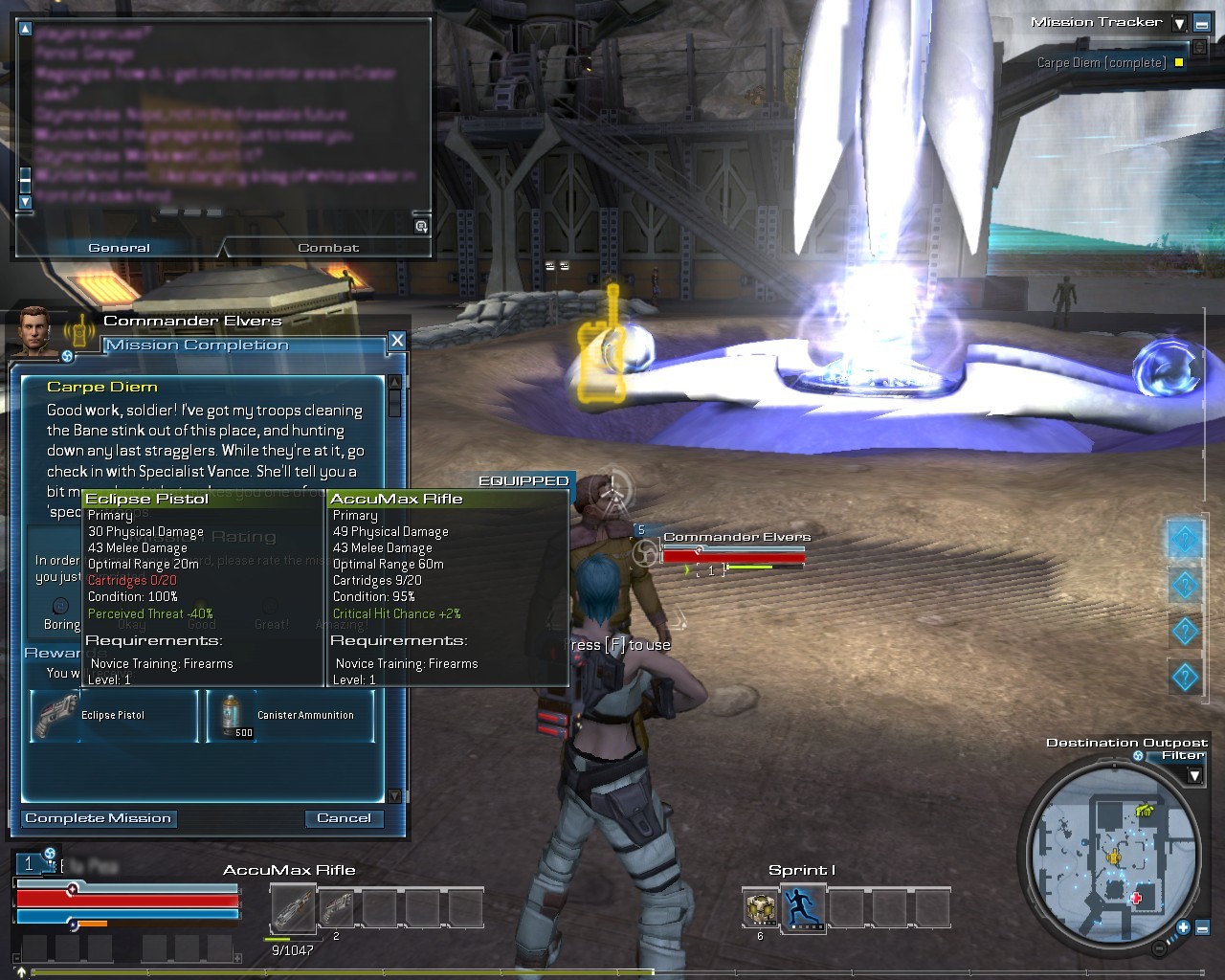Select the Carpe Diem tracked mission

[1102, 63]
